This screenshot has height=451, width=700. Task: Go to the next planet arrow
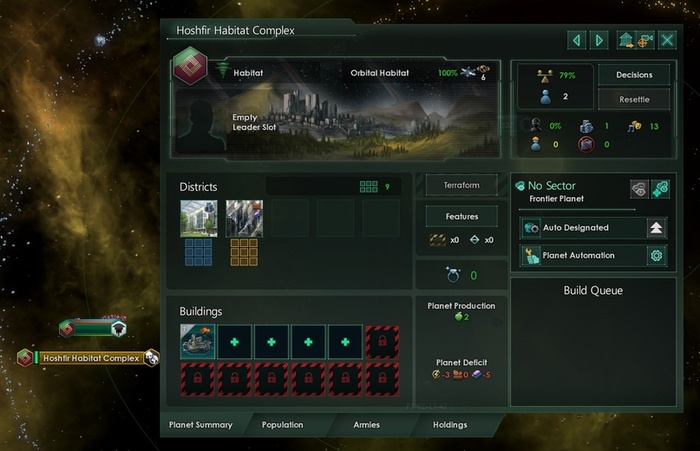(x=599, y=40)
